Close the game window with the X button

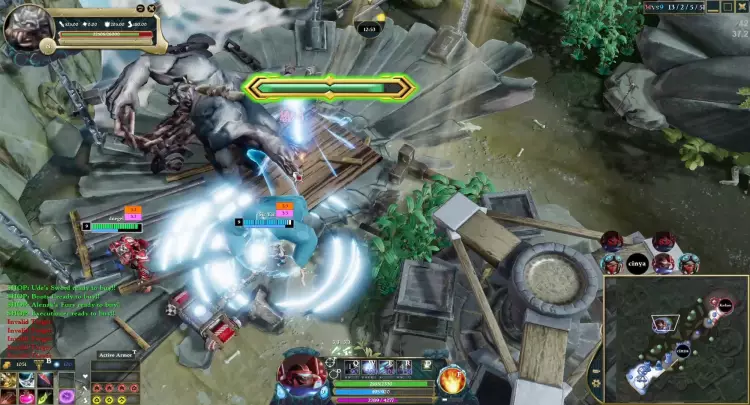743,6
